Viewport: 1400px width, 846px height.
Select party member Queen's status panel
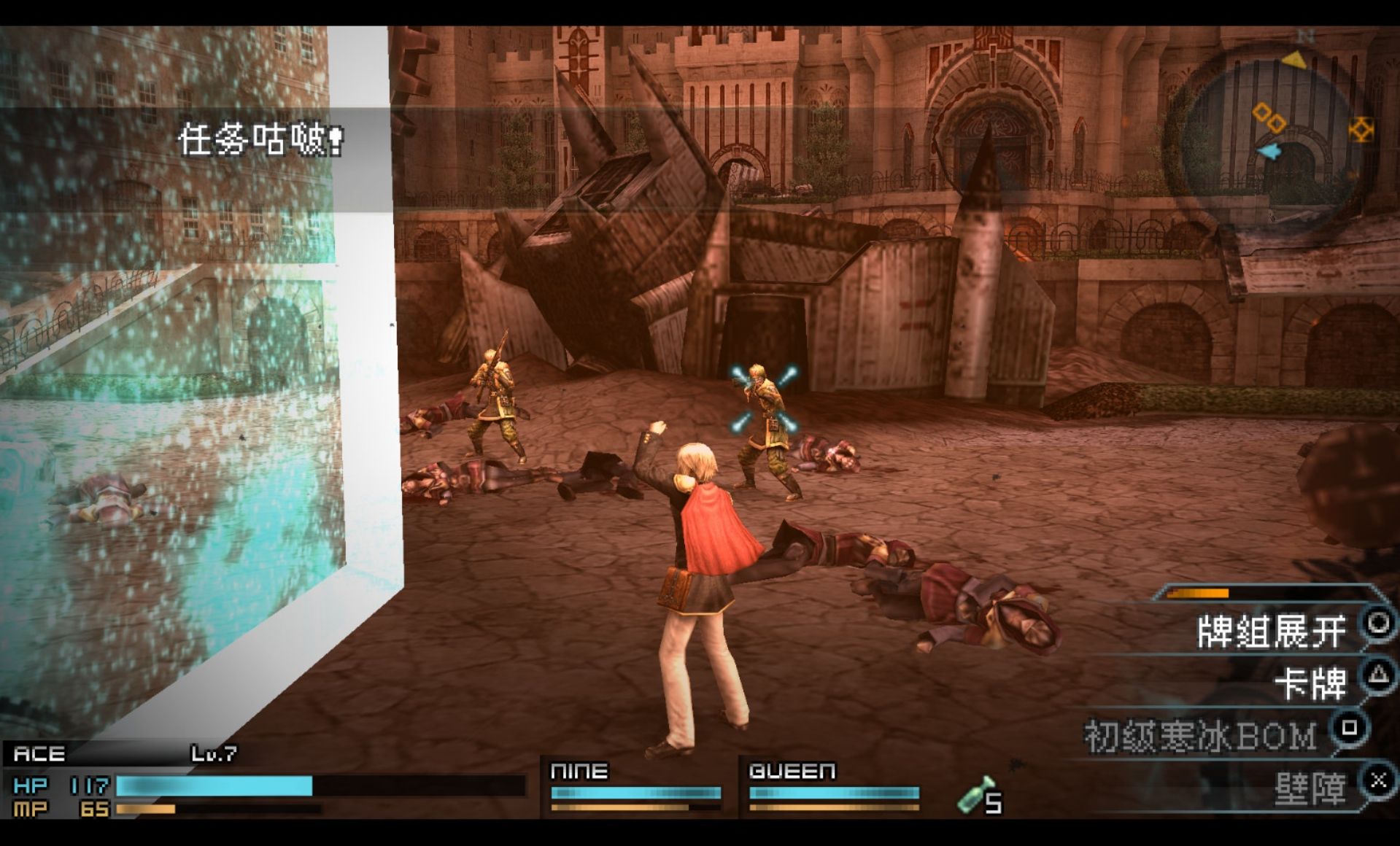833,788
